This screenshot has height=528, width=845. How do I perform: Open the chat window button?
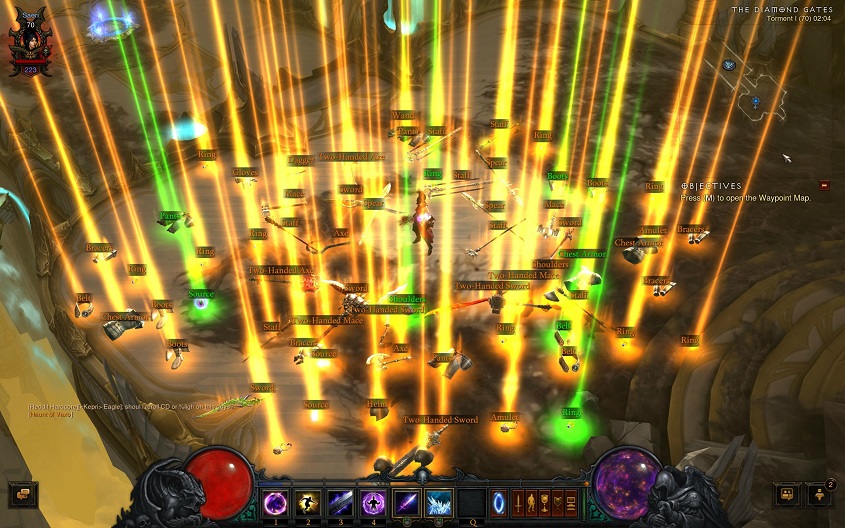point(21,493)
